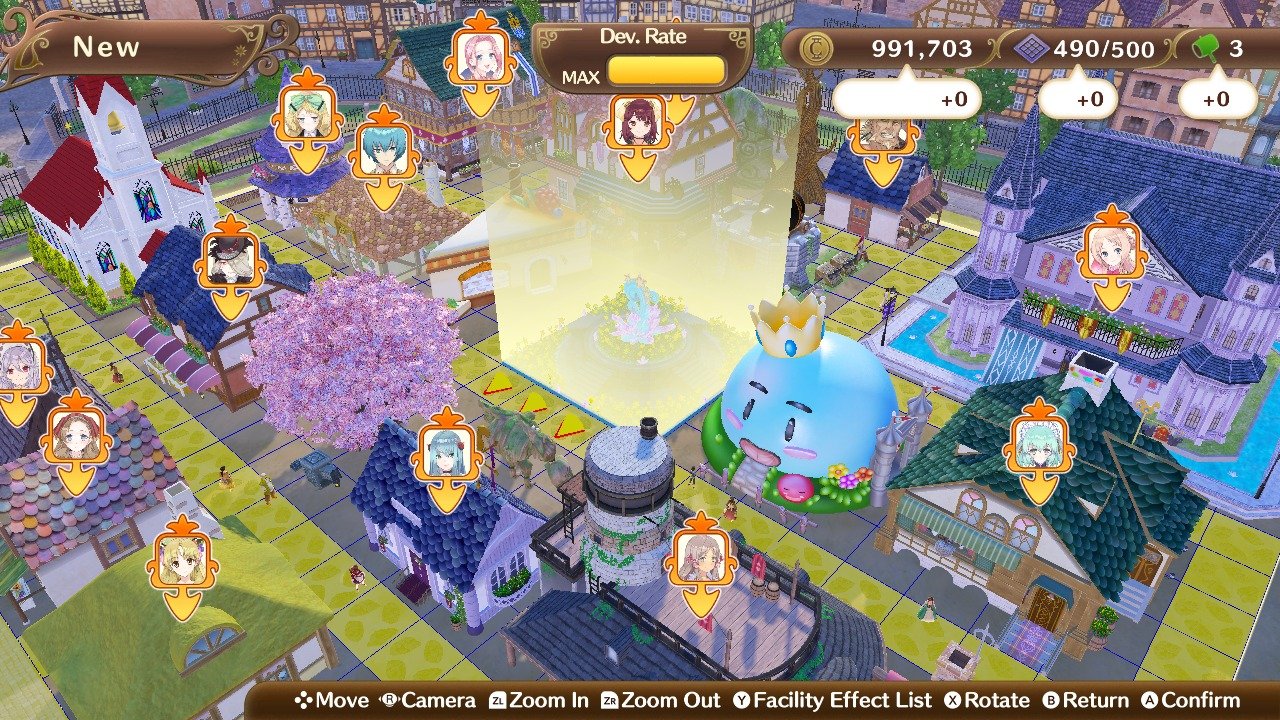
Task: Click the gold coin currency icon
Action: [x=819, y=44]
